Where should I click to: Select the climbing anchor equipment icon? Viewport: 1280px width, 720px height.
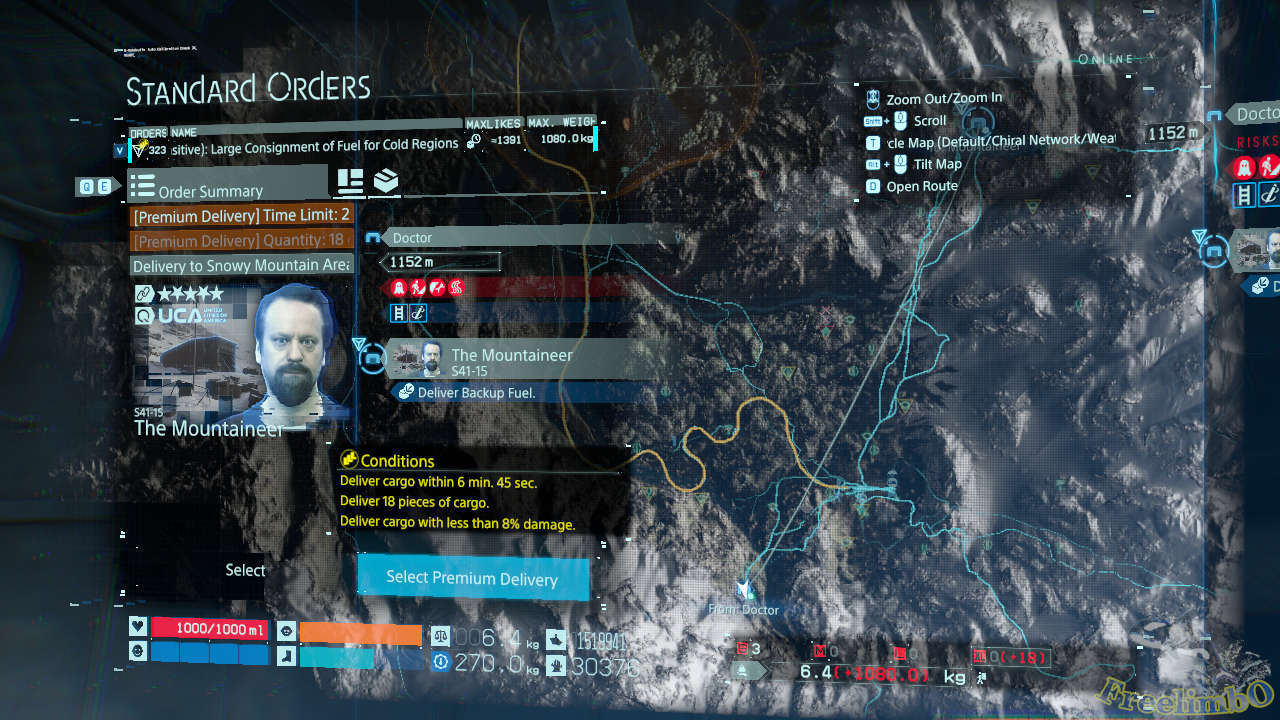click(417, 312)
